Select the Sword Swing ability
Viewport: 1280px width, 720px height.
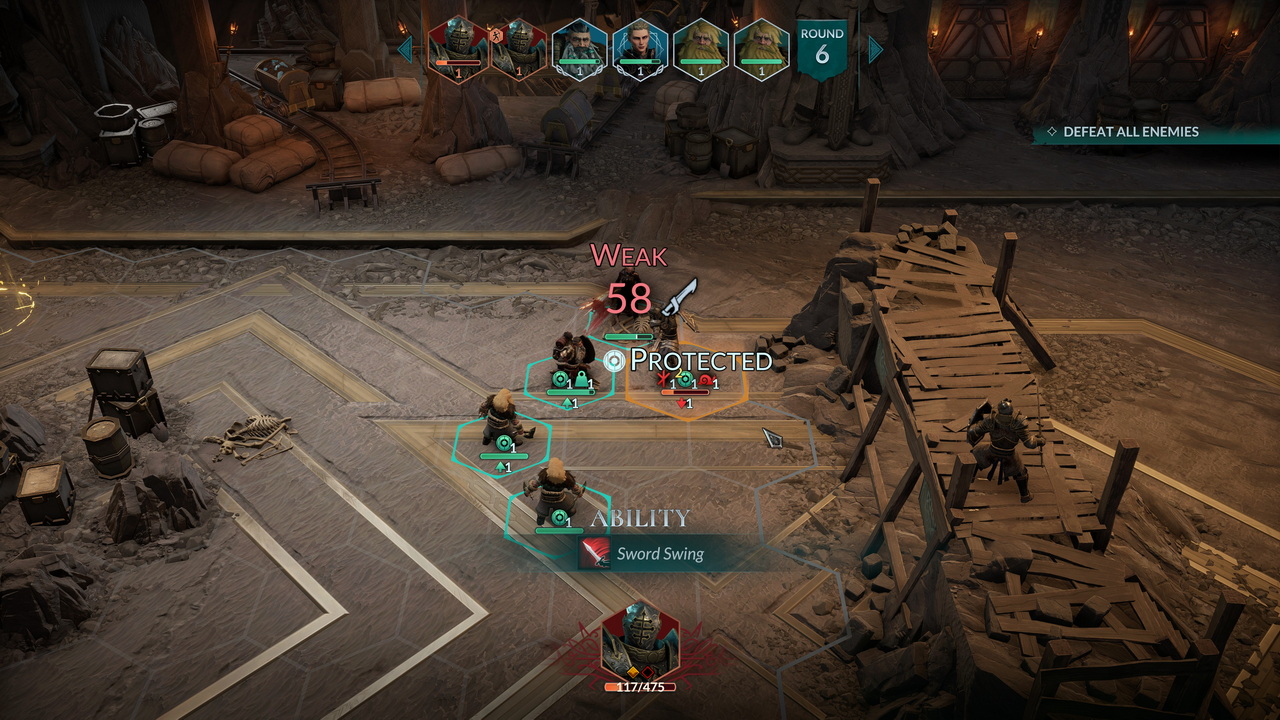click(658, 553)
